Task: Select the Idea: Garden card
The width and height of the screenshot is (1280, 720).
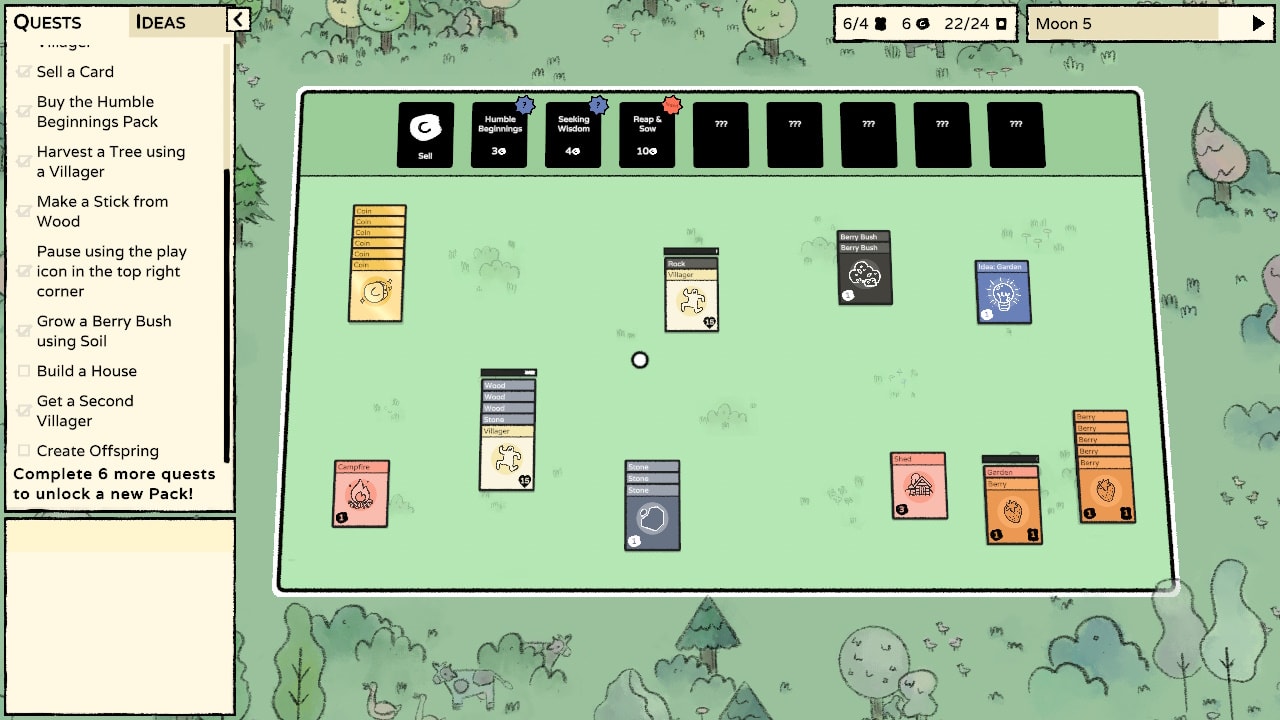Action: tap(1003, 293)
